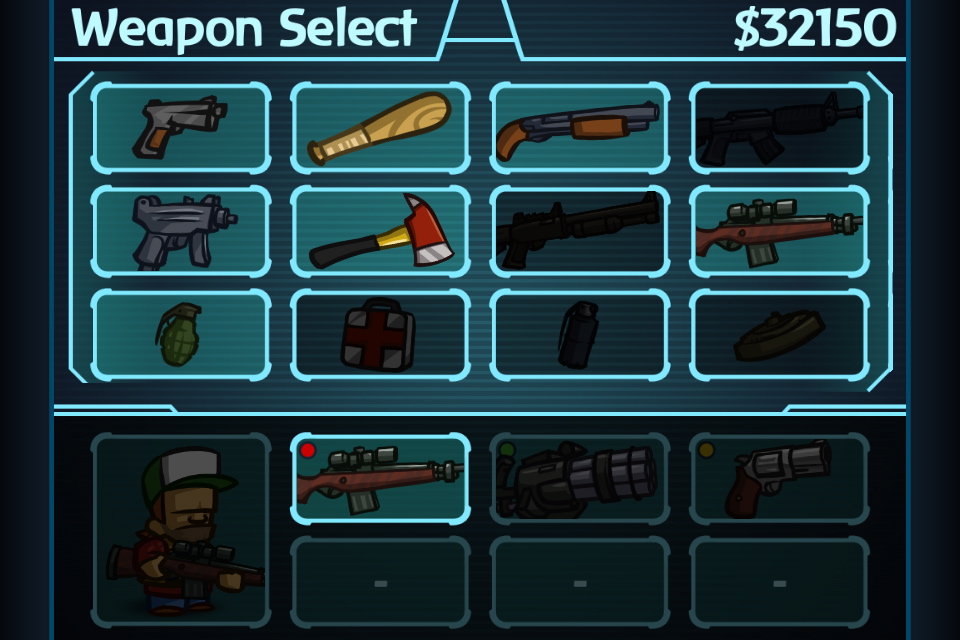
Task: Click the character portrait holding a rifle
Action: 180,530
